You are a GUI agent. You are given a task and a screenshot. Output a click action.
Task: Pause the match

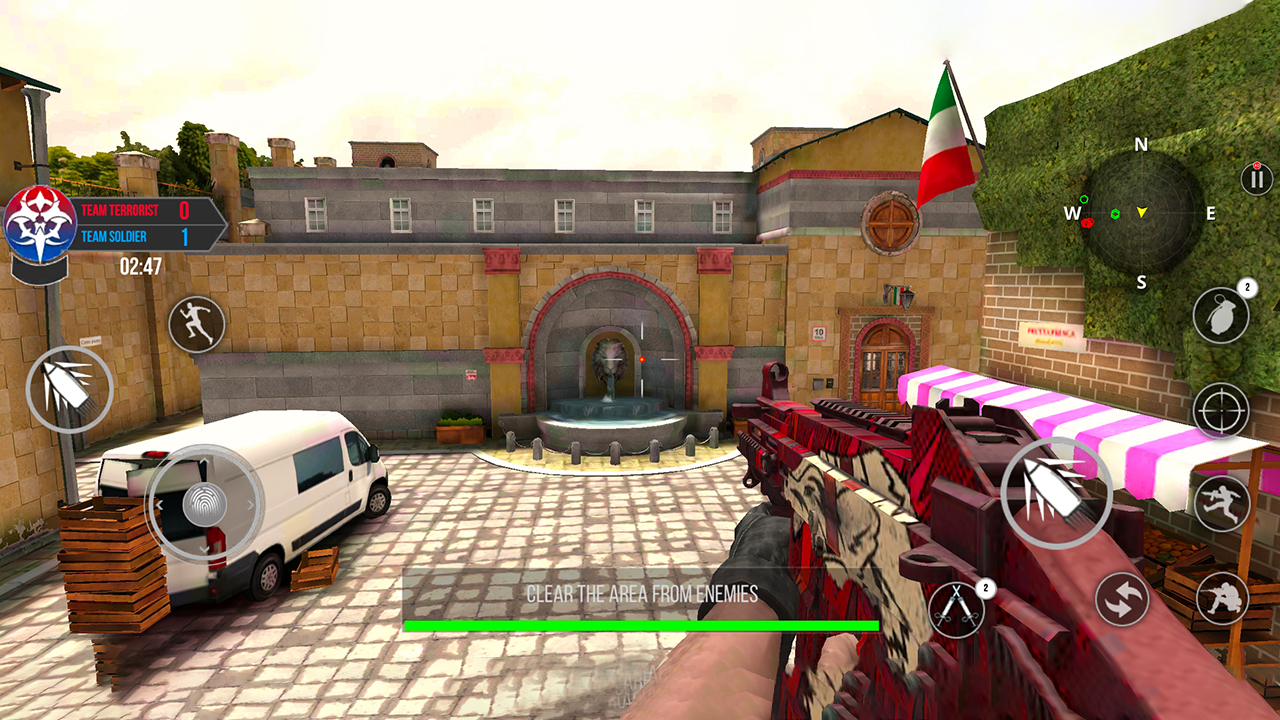1254,180
